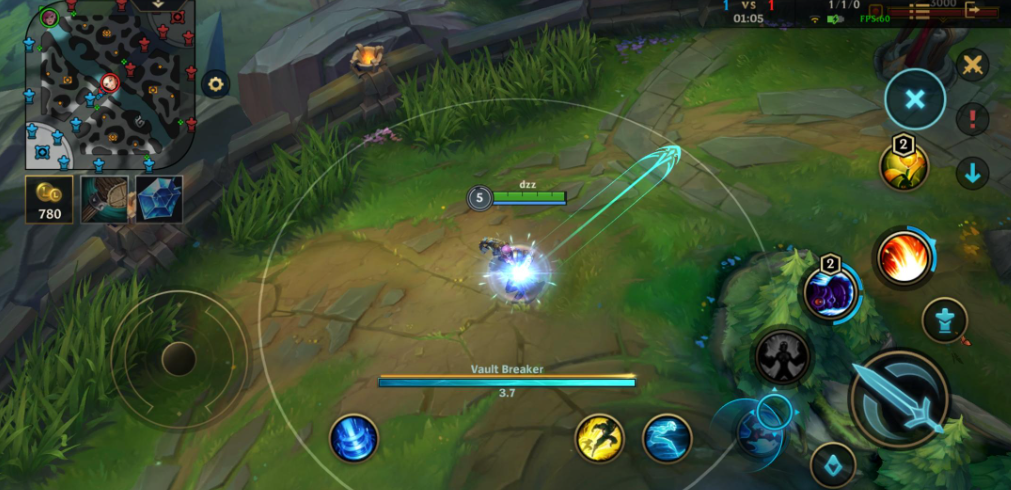The height and width of the screenshot is (490, 1011).
Task: Open the shop via the 780 gold button
Action: [x=50, y=200]
